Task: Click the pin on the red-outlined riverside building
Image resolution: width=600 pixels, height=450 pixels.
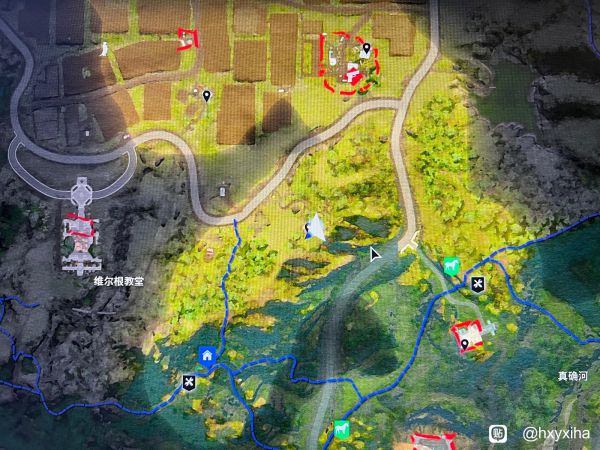Action: pos(465,344)
